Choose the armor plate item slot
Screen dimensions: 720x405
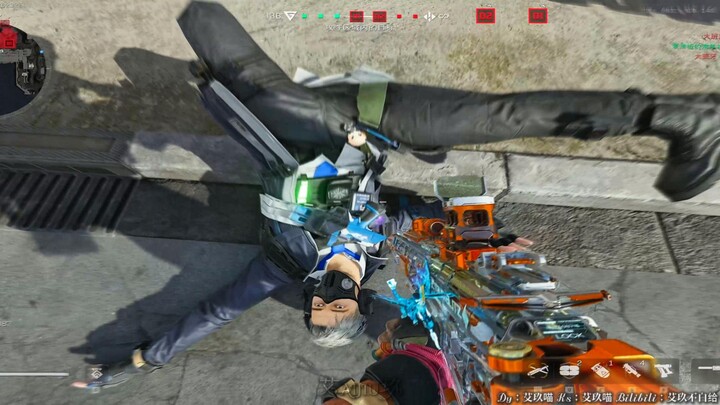(569, 371)
